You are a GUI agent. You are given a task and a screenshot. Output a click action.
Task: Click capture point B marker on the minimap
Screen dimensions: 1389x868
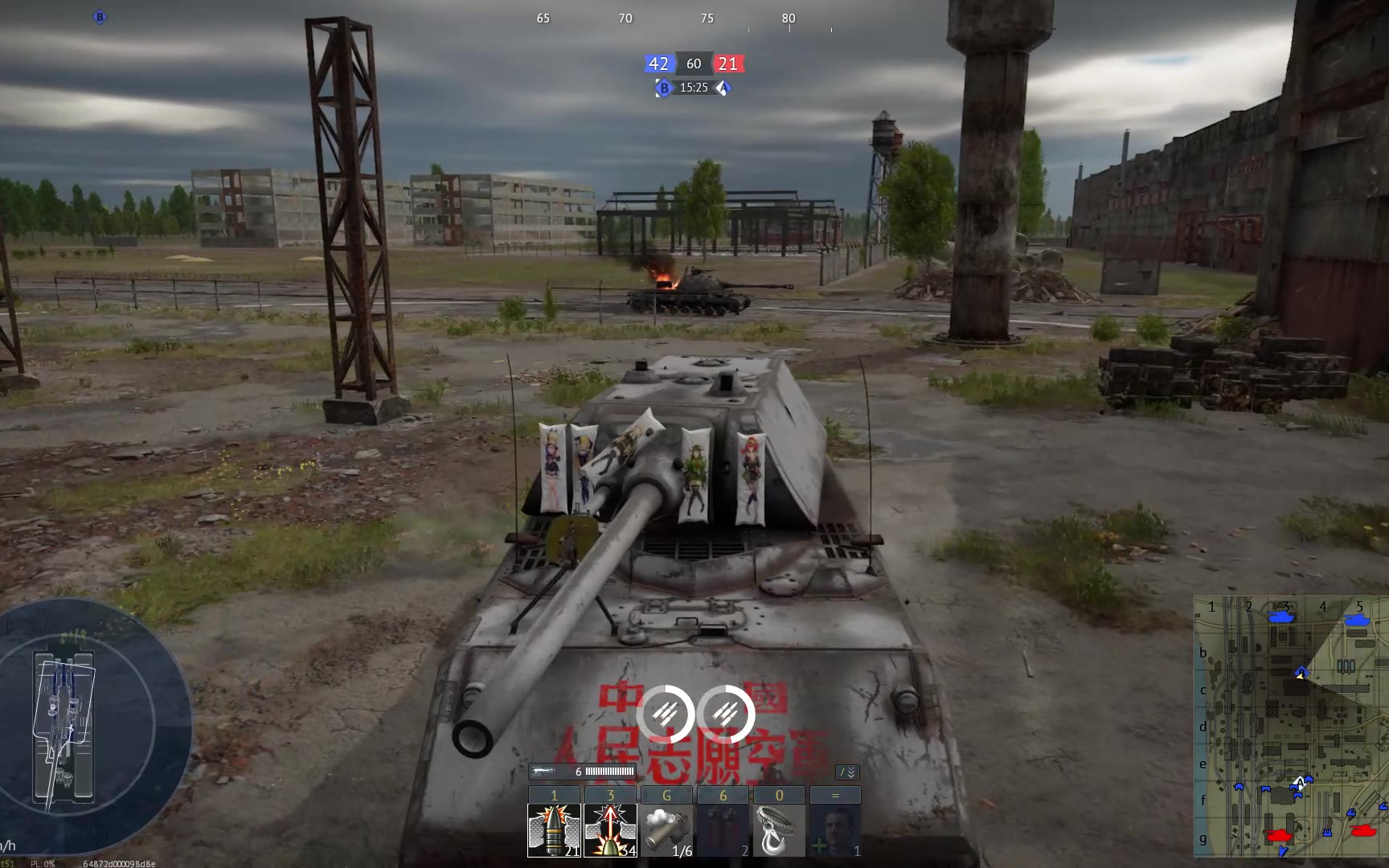pyautogui.click(x=1301, y=672)
